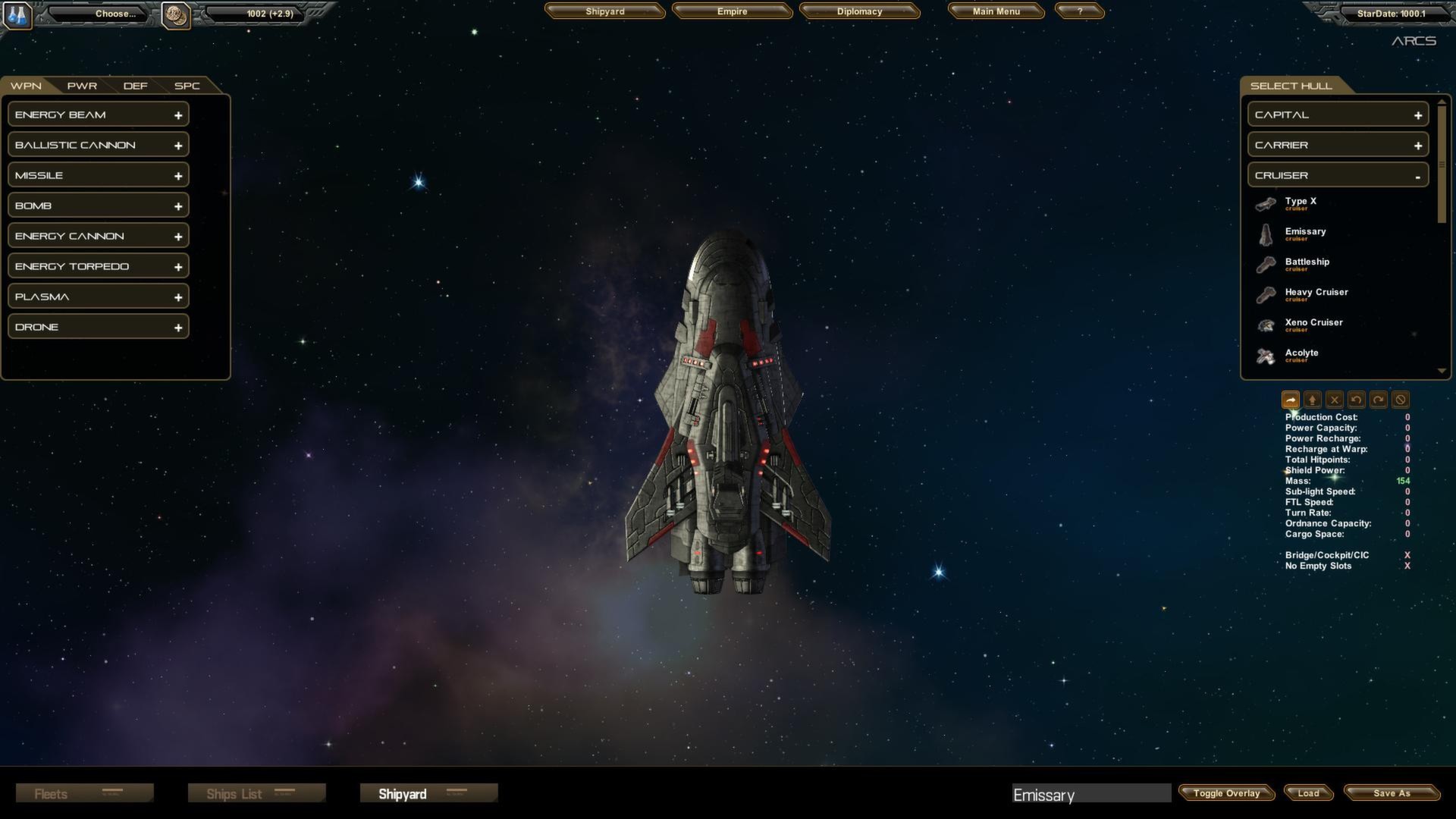Expand the CAPITAL hull list
The height and width of the screenshot is (819, 1456).
(x=1417, y=114)
